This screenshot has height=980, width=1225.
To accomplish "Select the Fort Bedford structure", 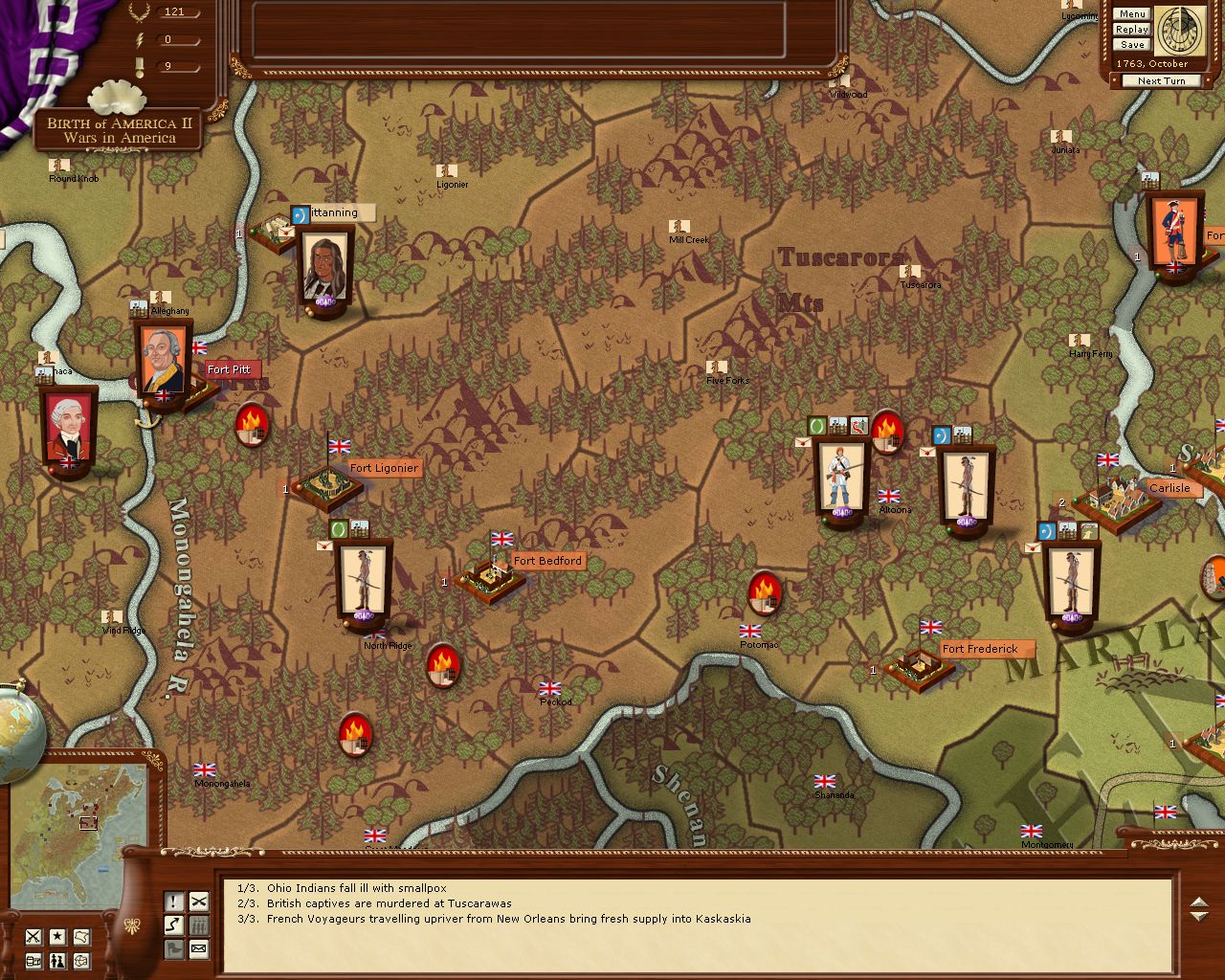I will pyautogui.click(x=490, y=578).
